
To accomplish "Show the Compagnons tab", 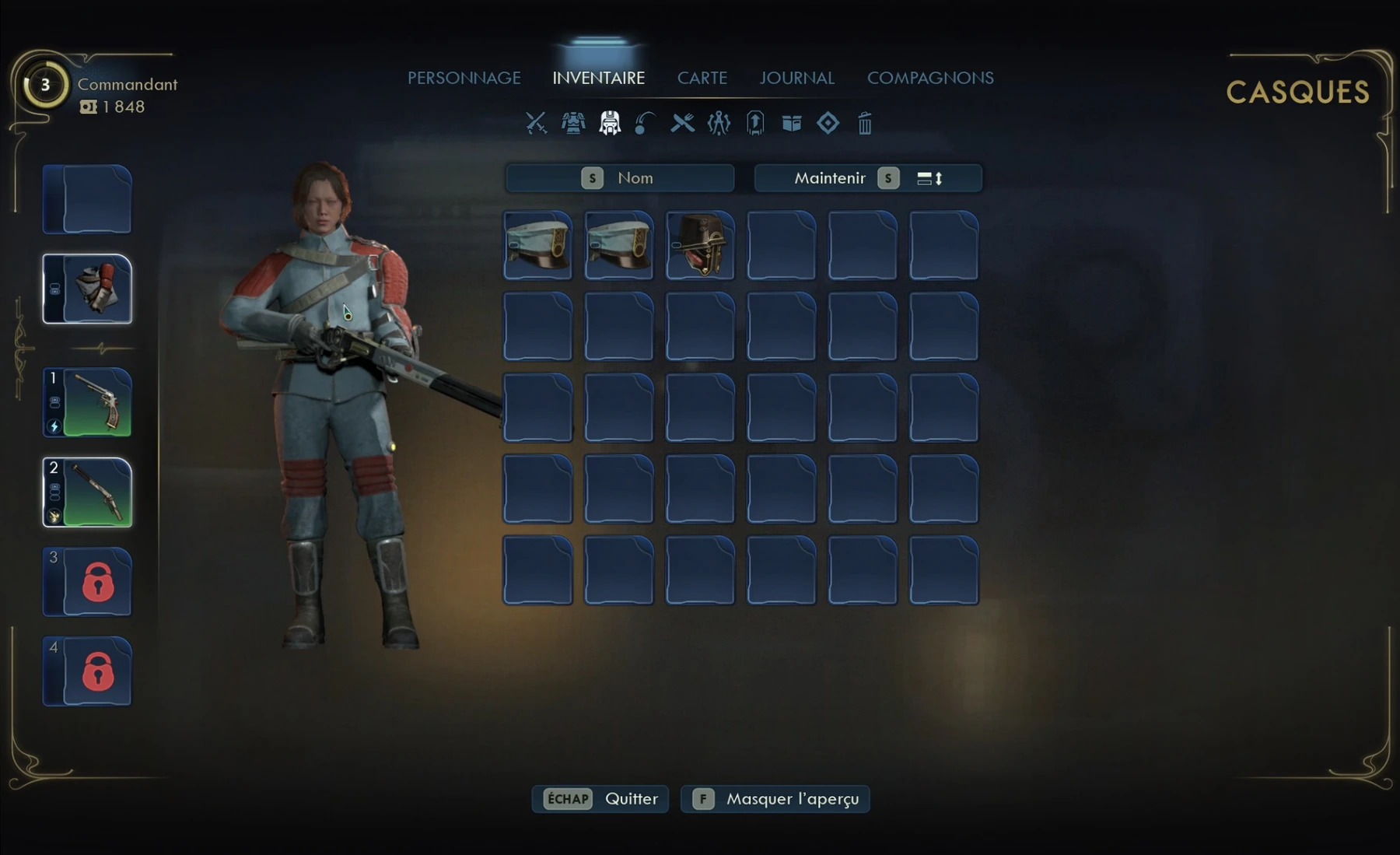I will [930, 78].
